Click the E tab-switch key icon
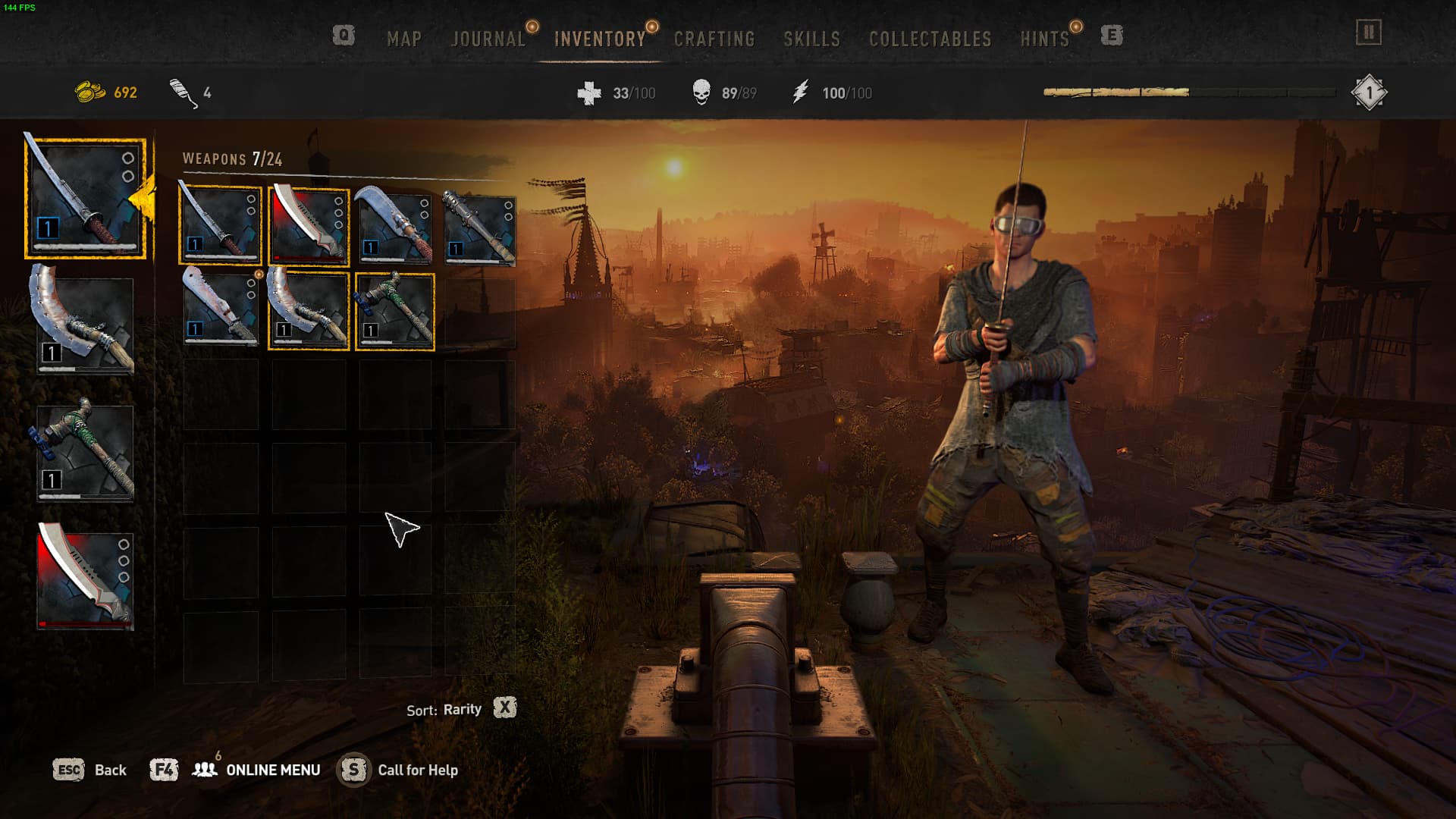1456x819 pixels. click(1111, 35)
